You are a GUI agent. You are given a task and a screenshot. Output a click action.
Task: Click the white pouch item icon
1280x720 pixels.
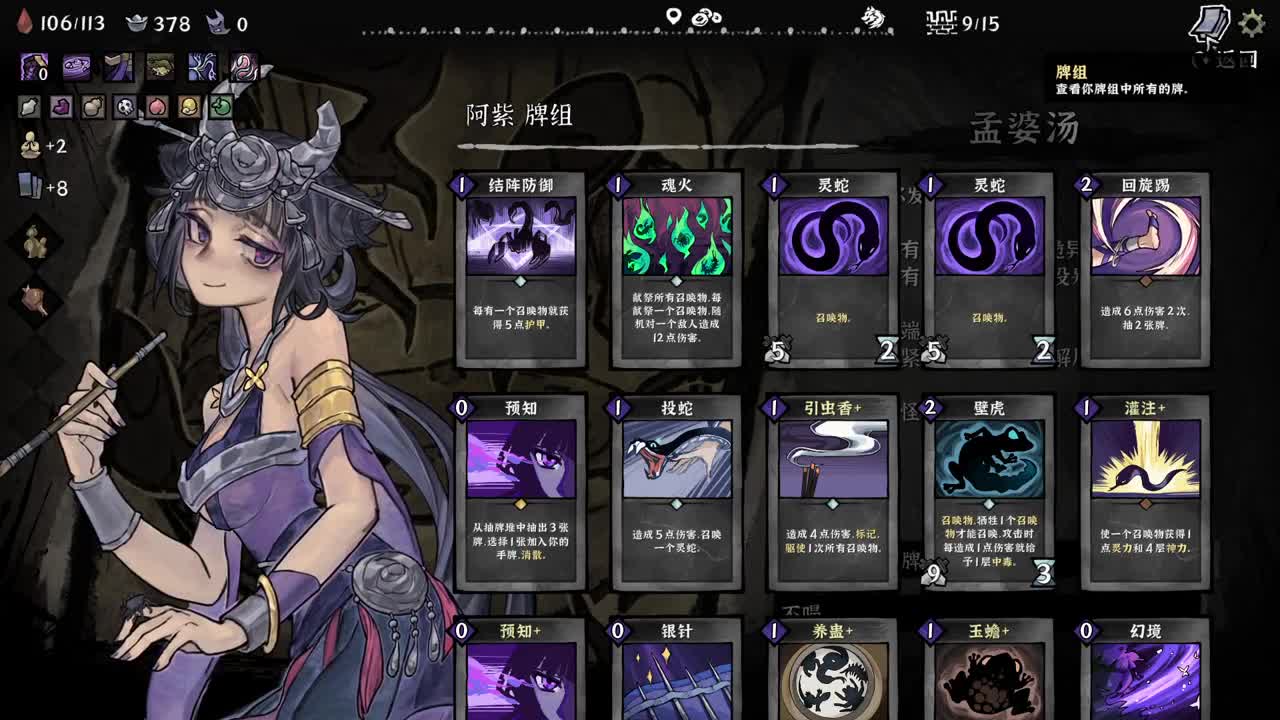point(27,105)
